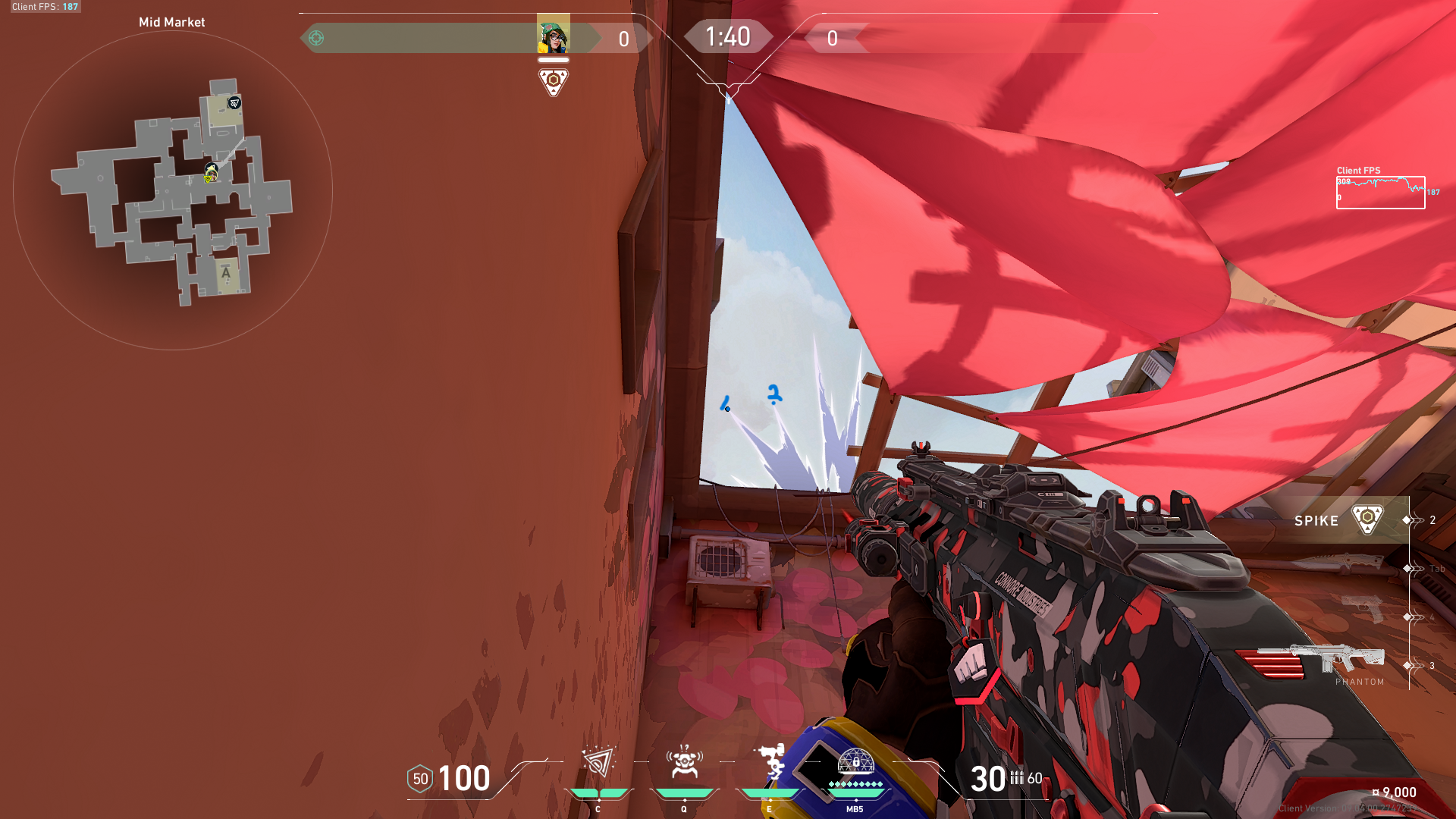This screenshot has width=1456, height=819.
Task: Click the credits amount 9,000
Action: (x=1398, y=791)
